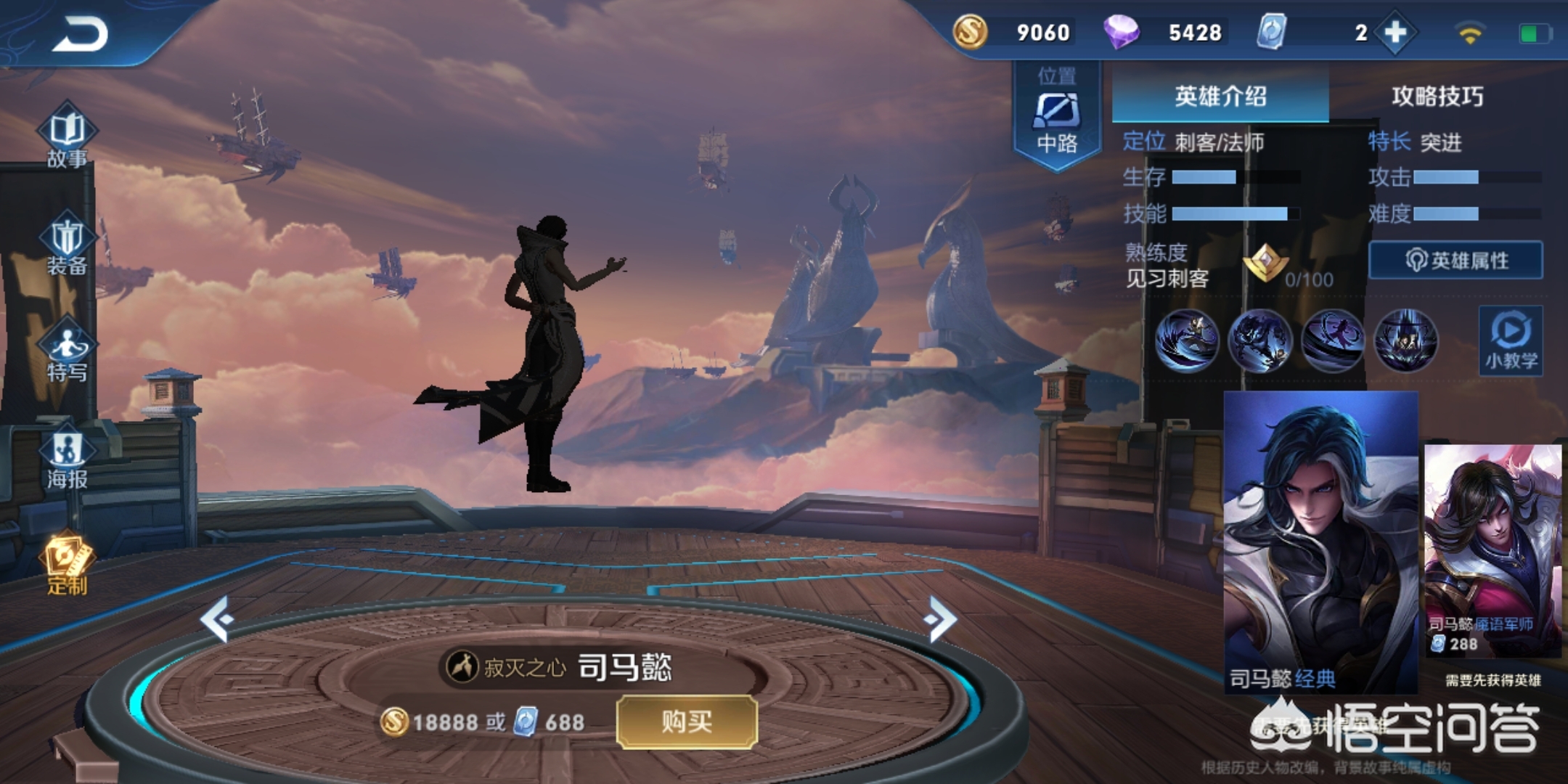The width and height of the screenshot is (1568, 784).
Task: Select the 司马懿 经典 skin thumbnail
Action: [x=1320, y=541]
